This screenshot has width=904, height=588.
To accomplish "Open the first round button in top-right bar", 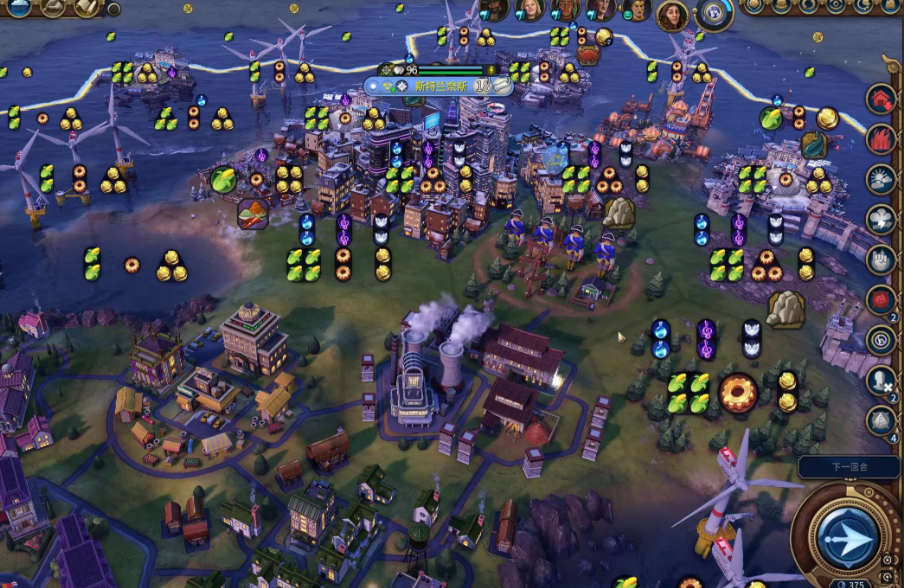I will click(754, 6).
